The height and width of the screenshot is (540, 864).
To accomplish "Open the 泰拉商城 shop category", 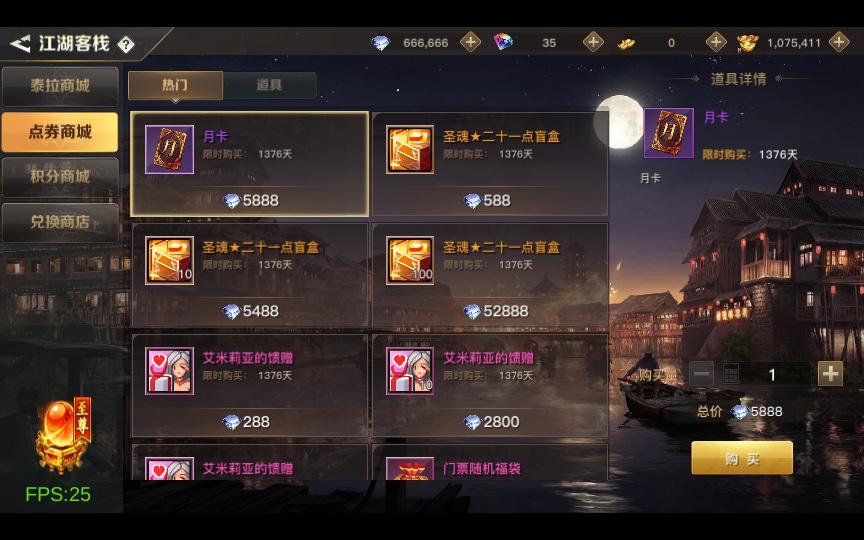I will [60, 86].
